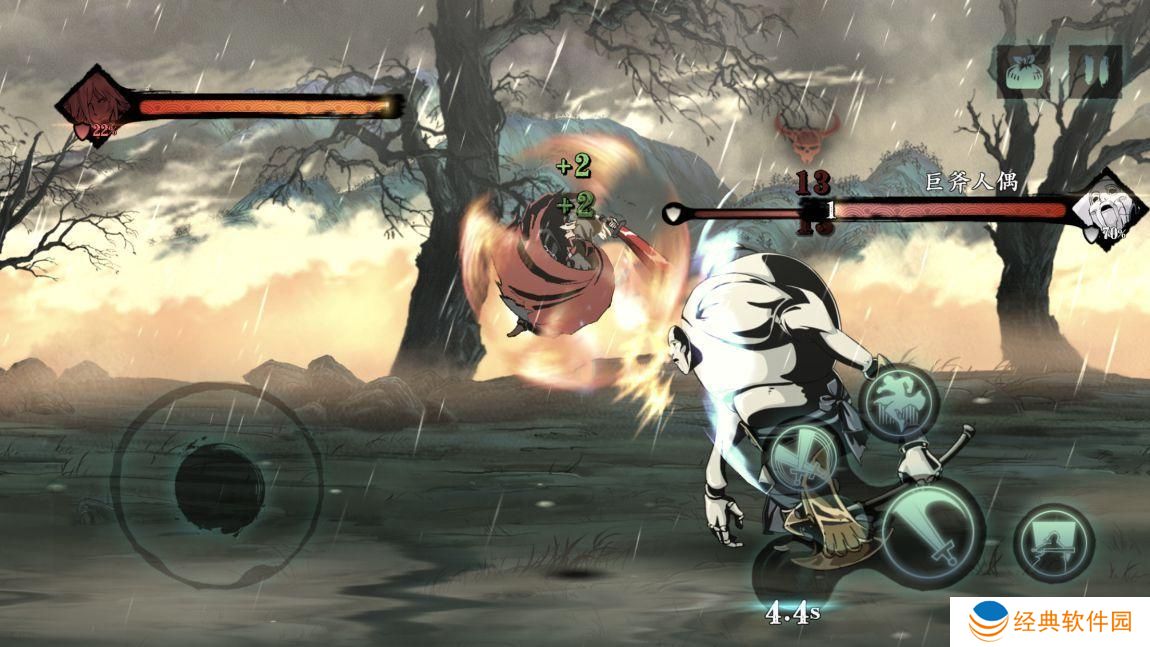Tap the virtual joystick knob

(x=219, y=483)
